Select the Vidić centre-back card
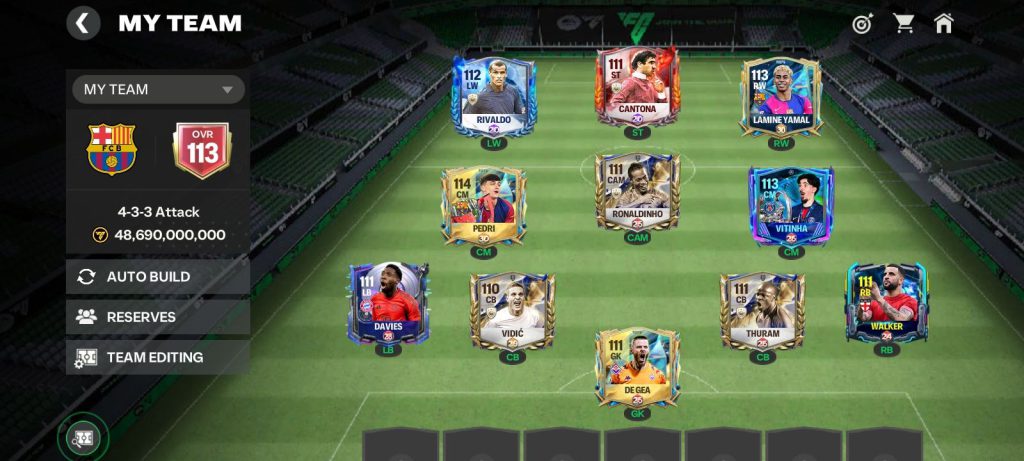This screenshot has width=1024, height=461. pos(512,310)
